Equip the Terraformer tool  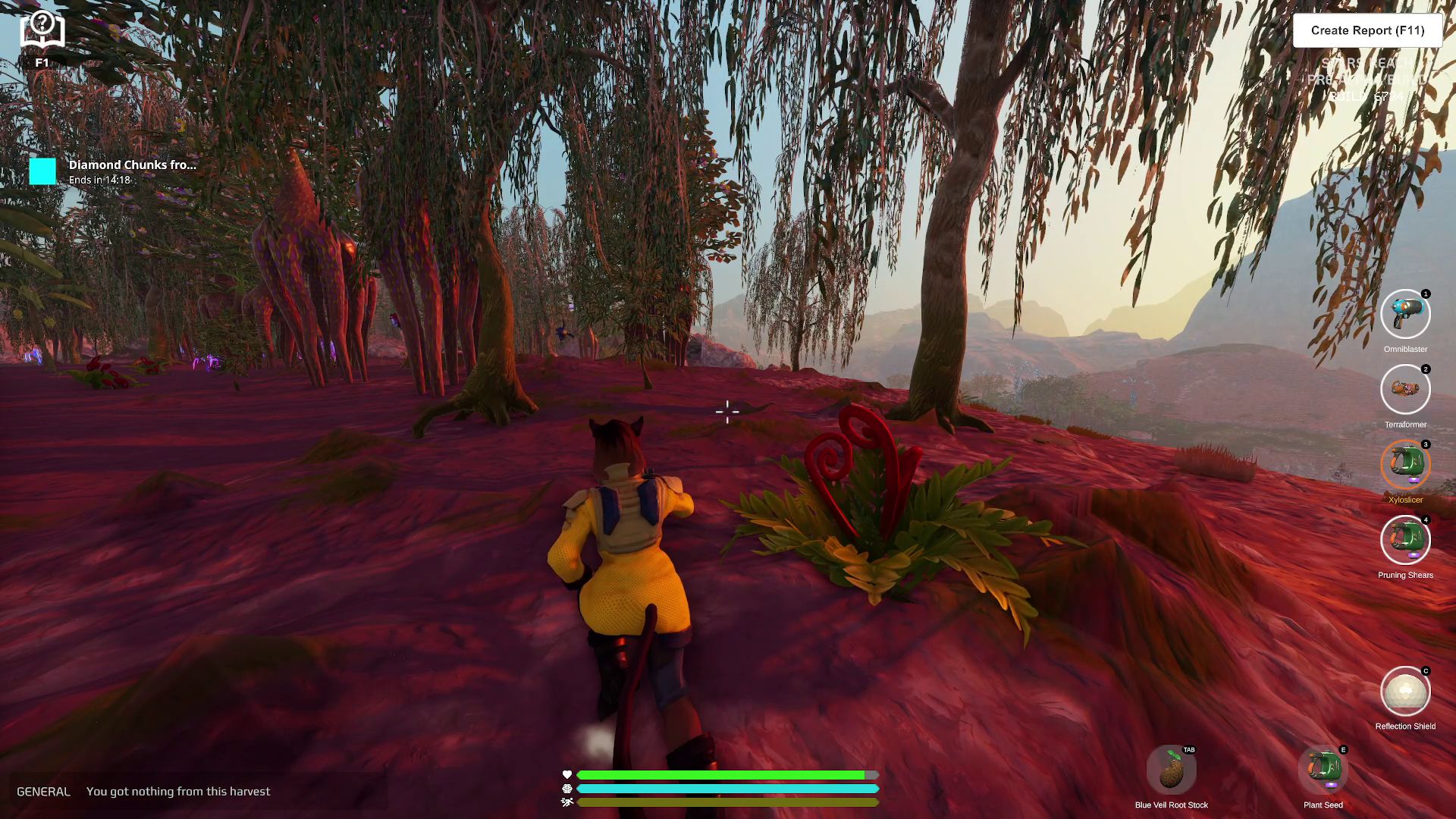coord(1405,390)
